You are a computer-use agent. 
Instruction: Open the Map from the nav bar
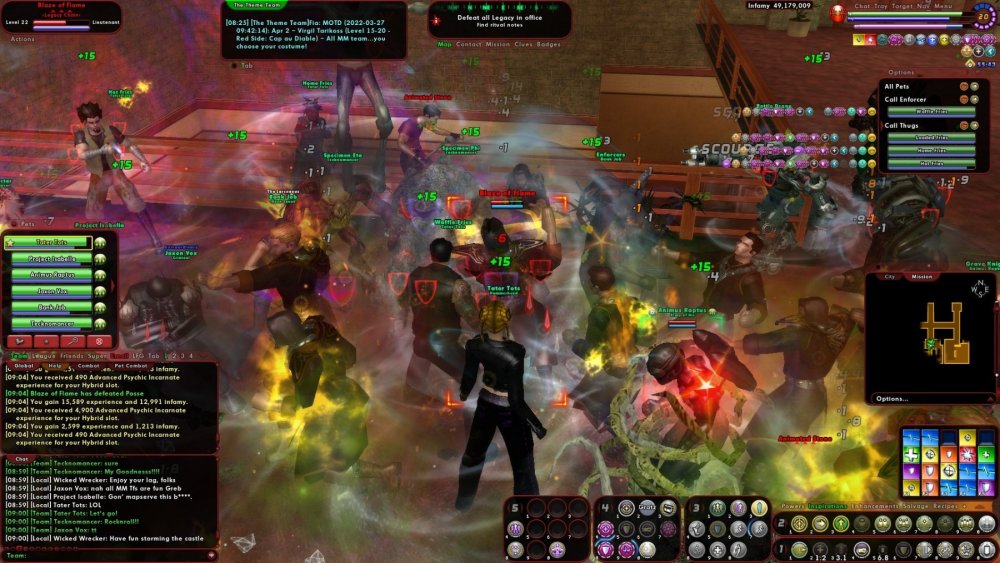point(445,44)
